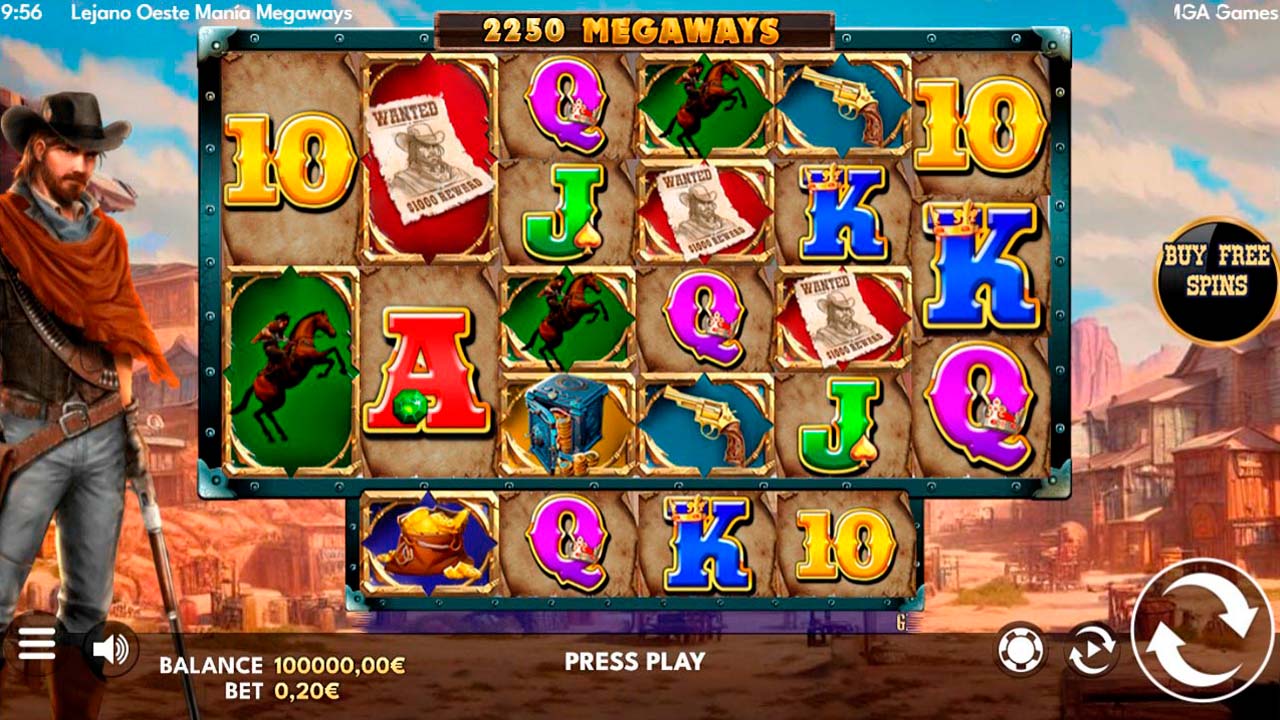Screen dimensions: 1280x720
Task: Open the hamburger menu
Action: pos(36,645)
